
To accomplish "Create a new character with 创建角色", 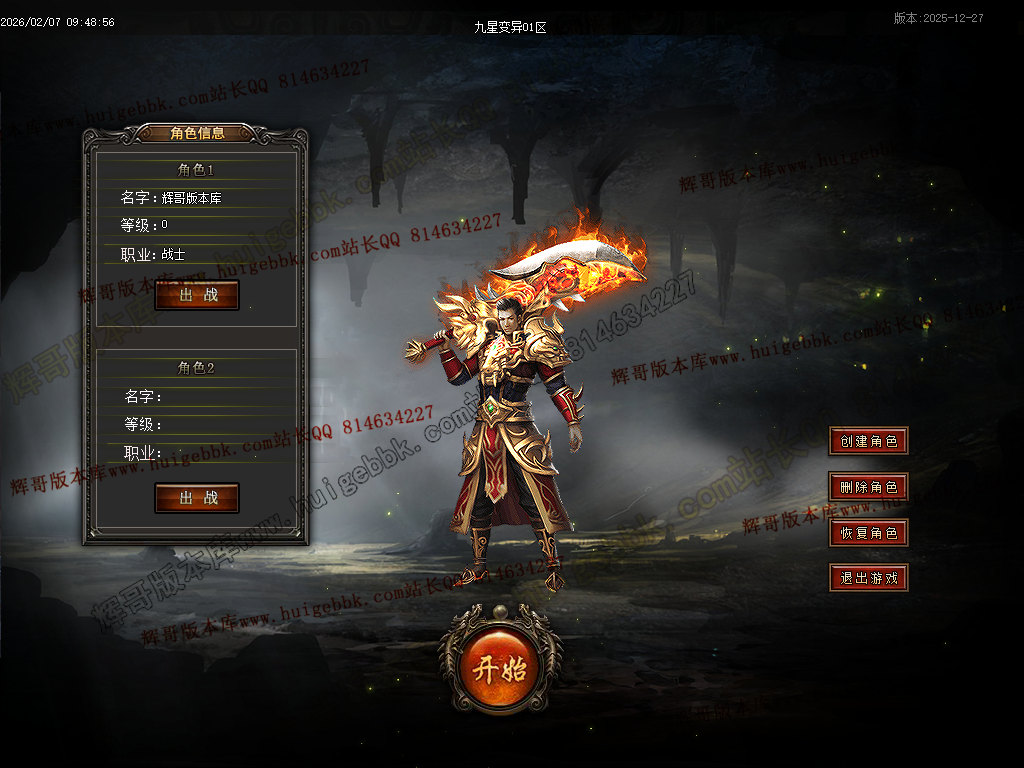I will click(x=868, y=441).
